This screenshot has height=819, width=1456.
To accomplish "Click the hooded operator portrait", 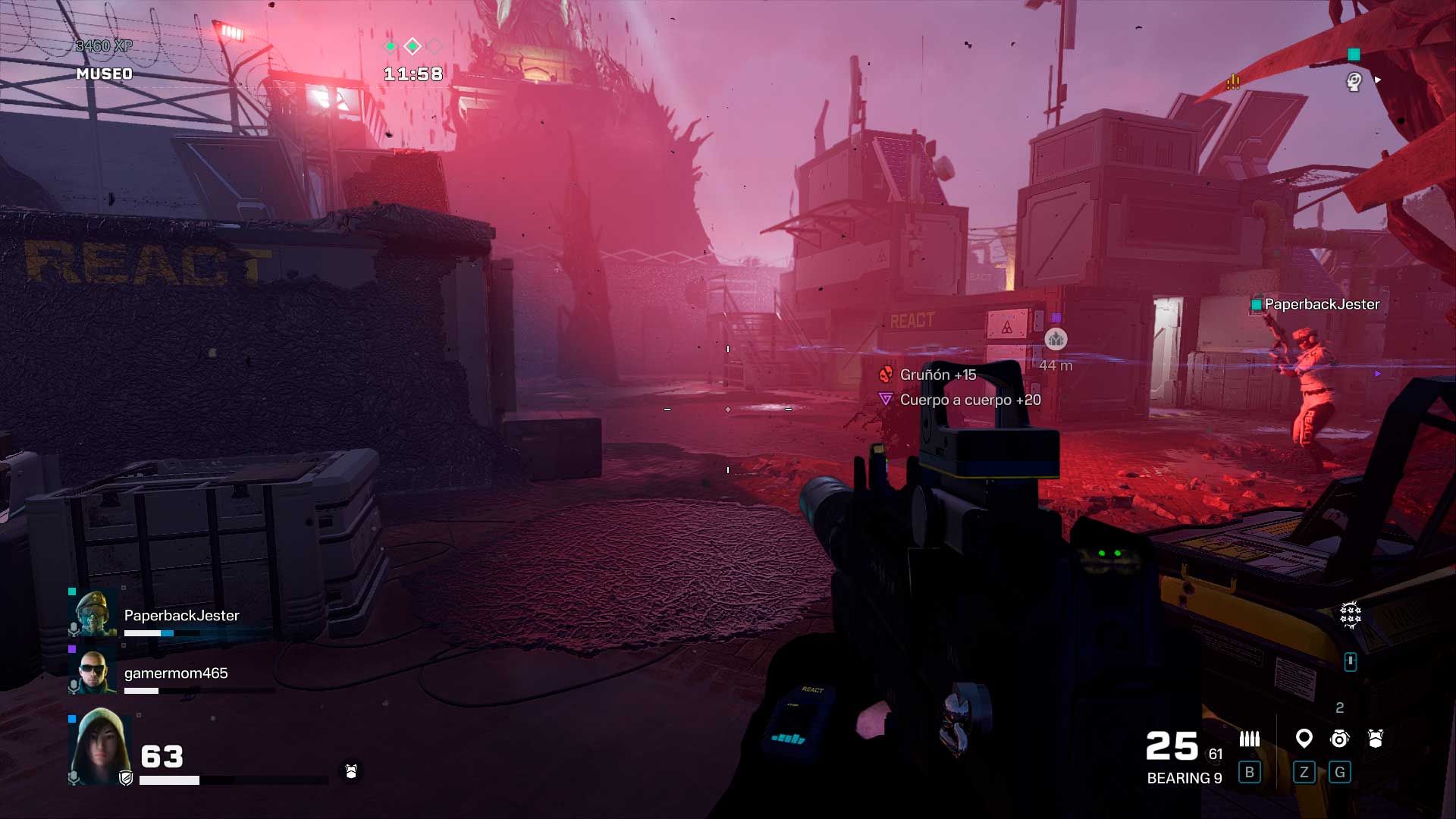I will pos(99,747).
